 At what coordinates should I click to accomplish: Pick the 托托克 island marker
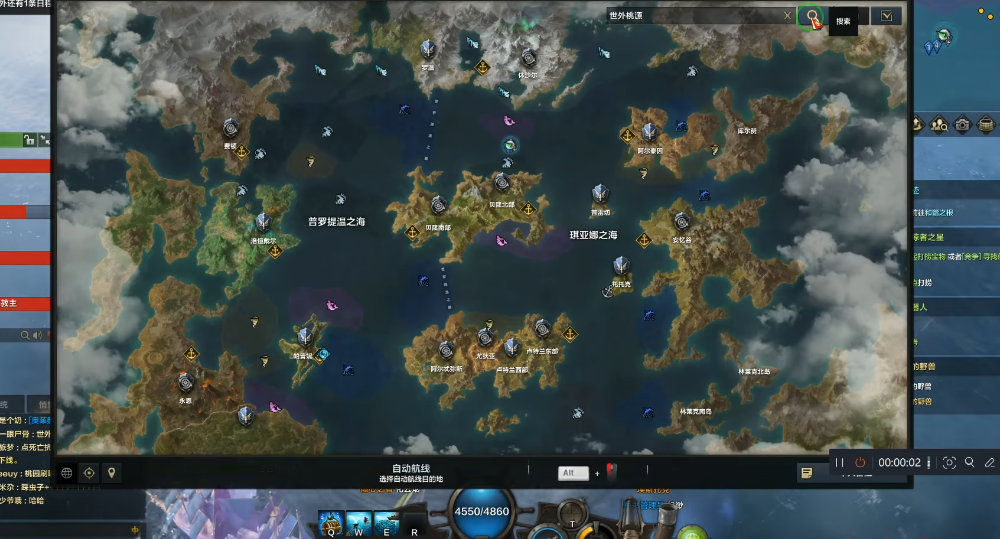[x=621, y=265]
